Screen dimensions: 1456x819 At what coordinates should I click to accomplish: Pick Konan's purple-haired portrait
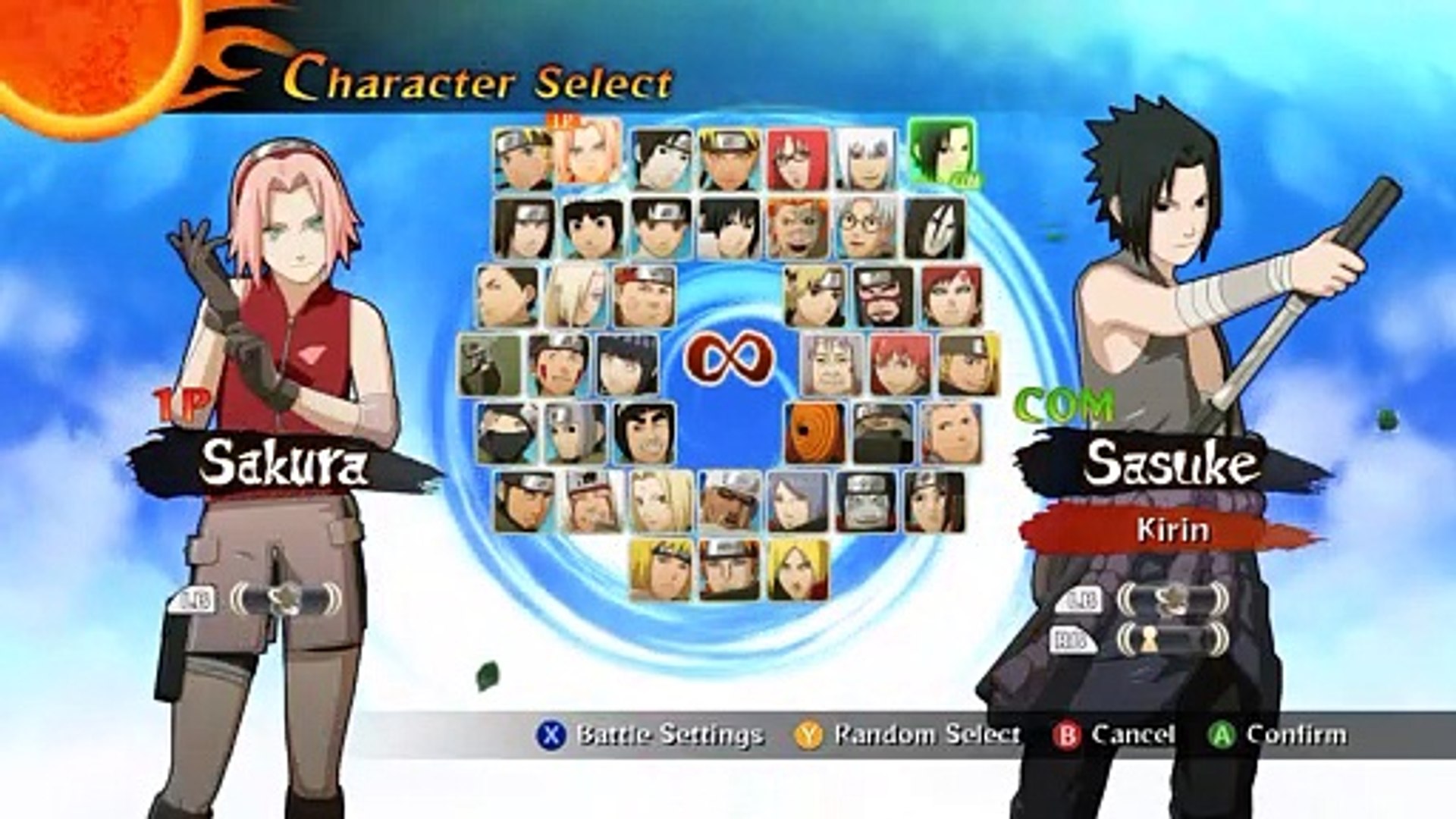[x=797, y=501]
